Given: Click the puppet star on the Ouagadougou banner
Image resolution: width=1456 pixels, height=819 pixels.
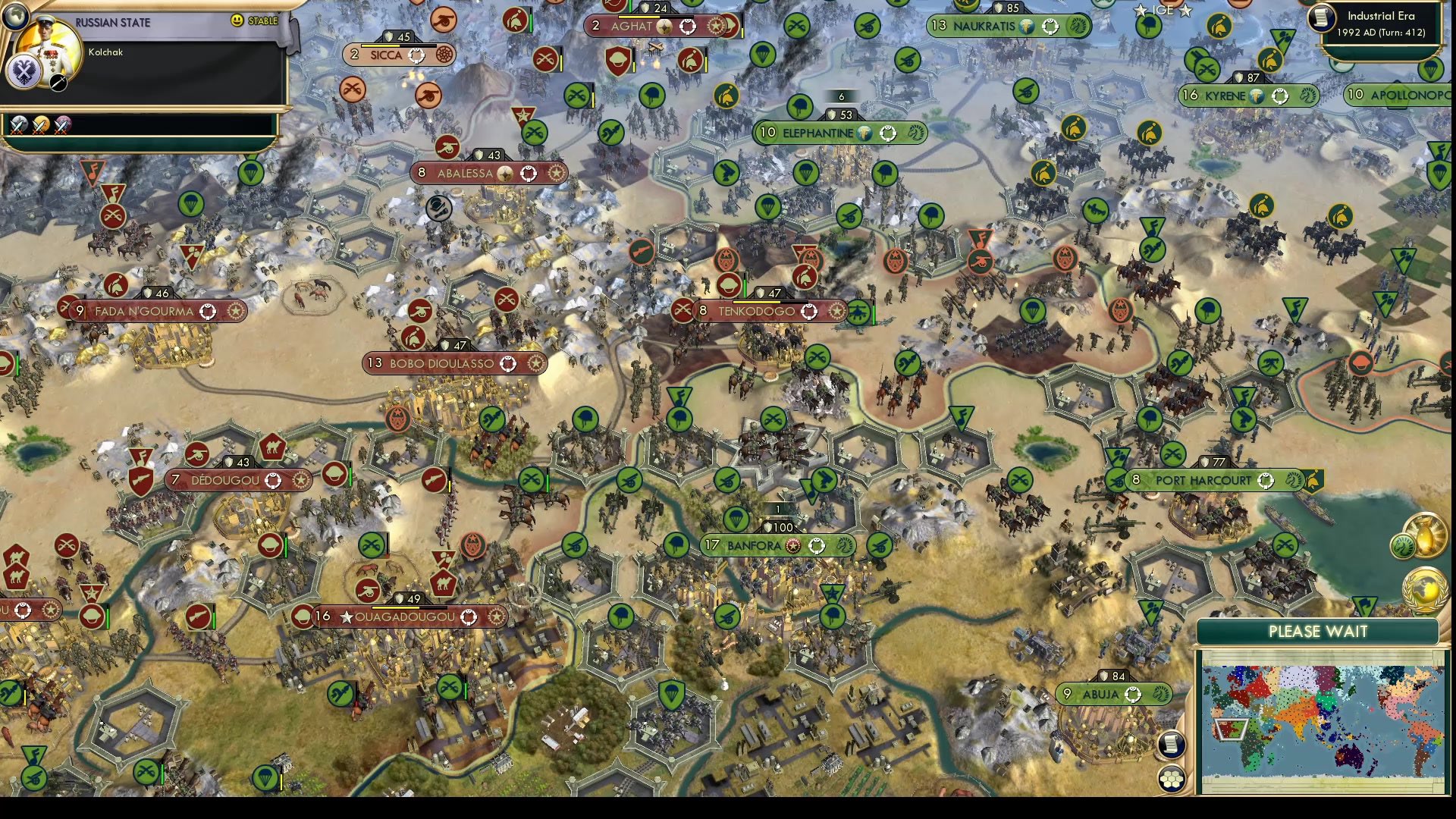Looking at the screenshot, I should coord(348,617).
